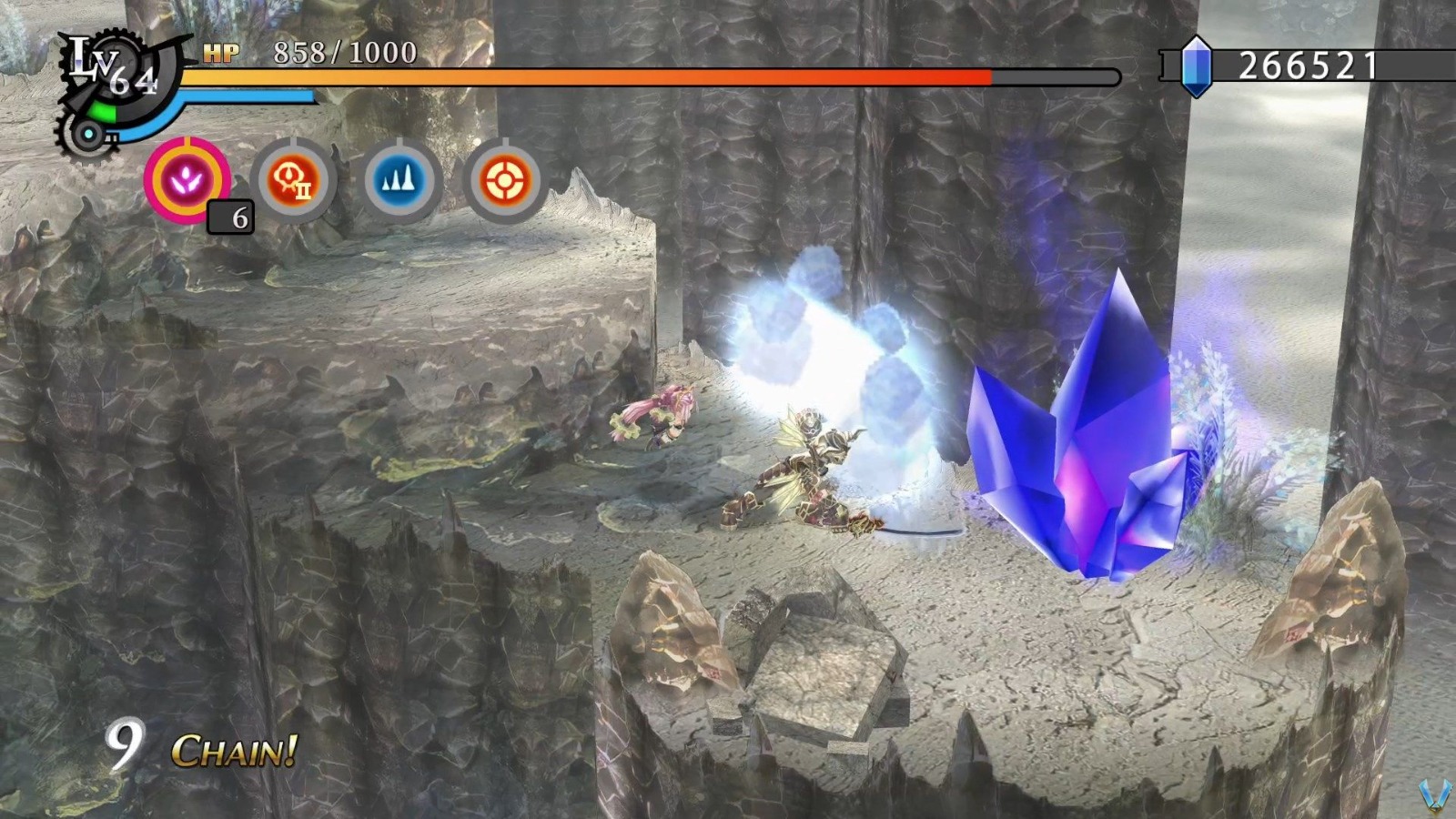Expand the HP label next to health bar

click(223, 53)
